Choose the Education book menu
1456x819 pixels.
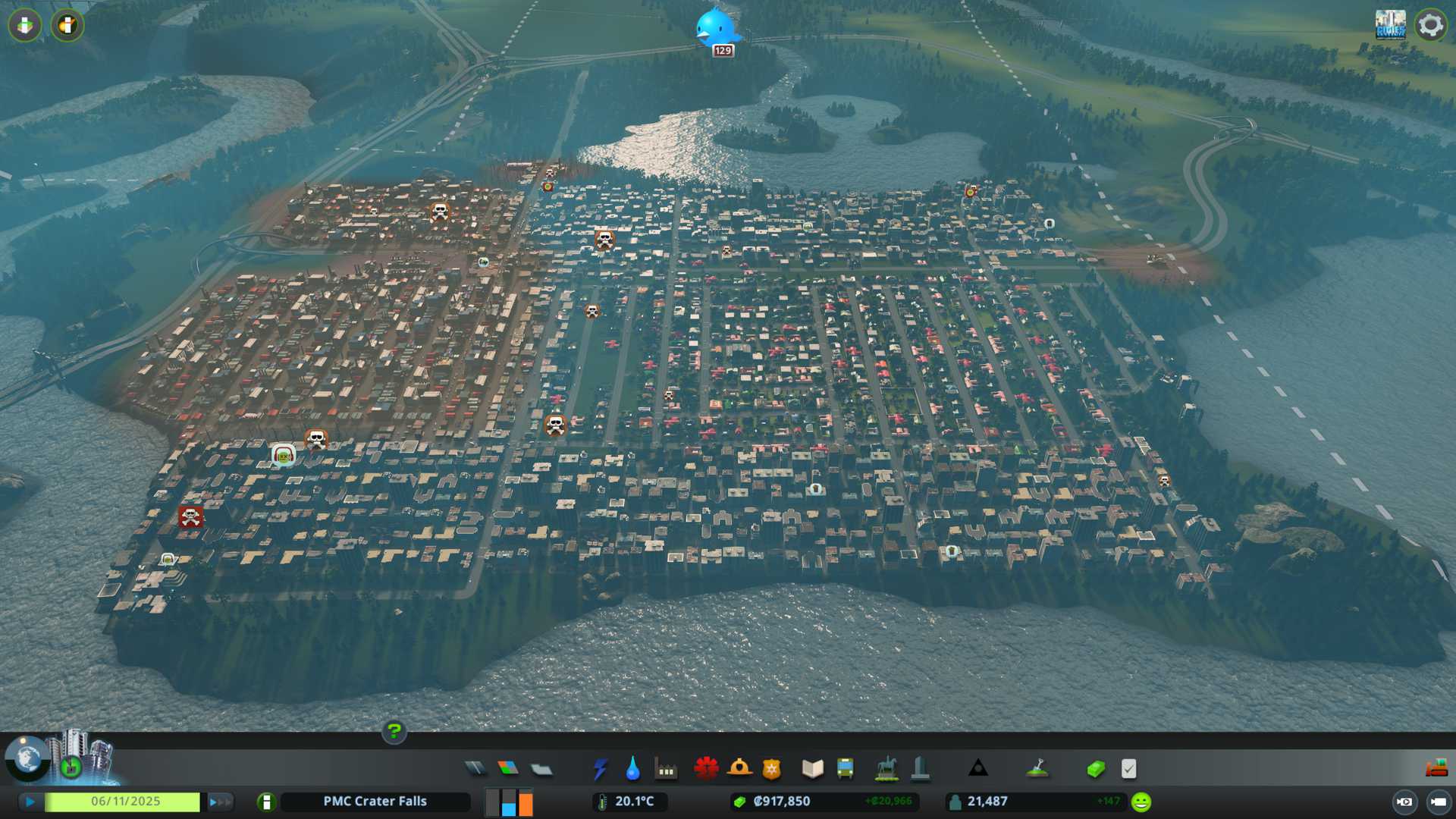[x=812, y=769]
